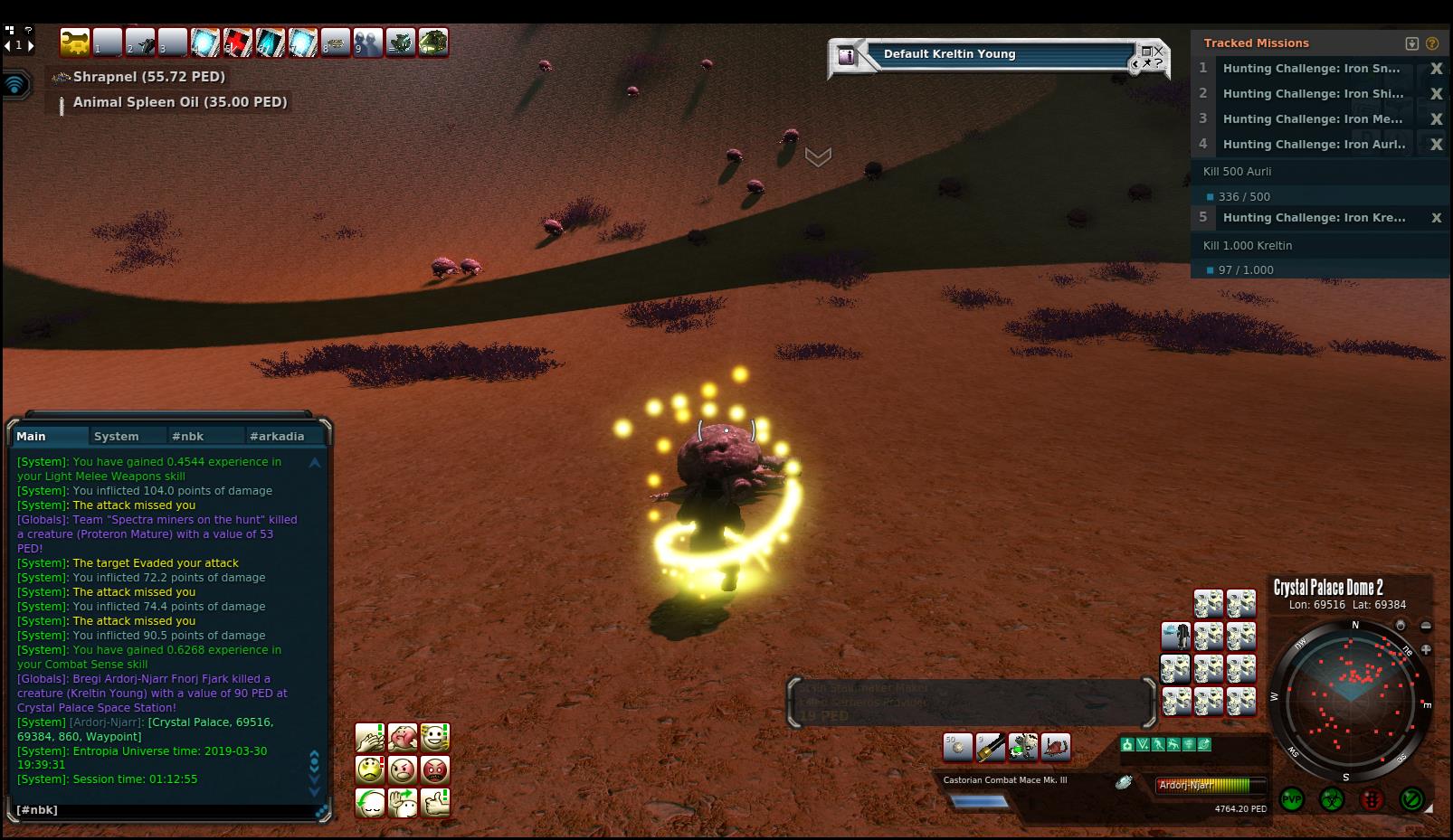Go to next hotbar page arrow

(x=31, y=45)
